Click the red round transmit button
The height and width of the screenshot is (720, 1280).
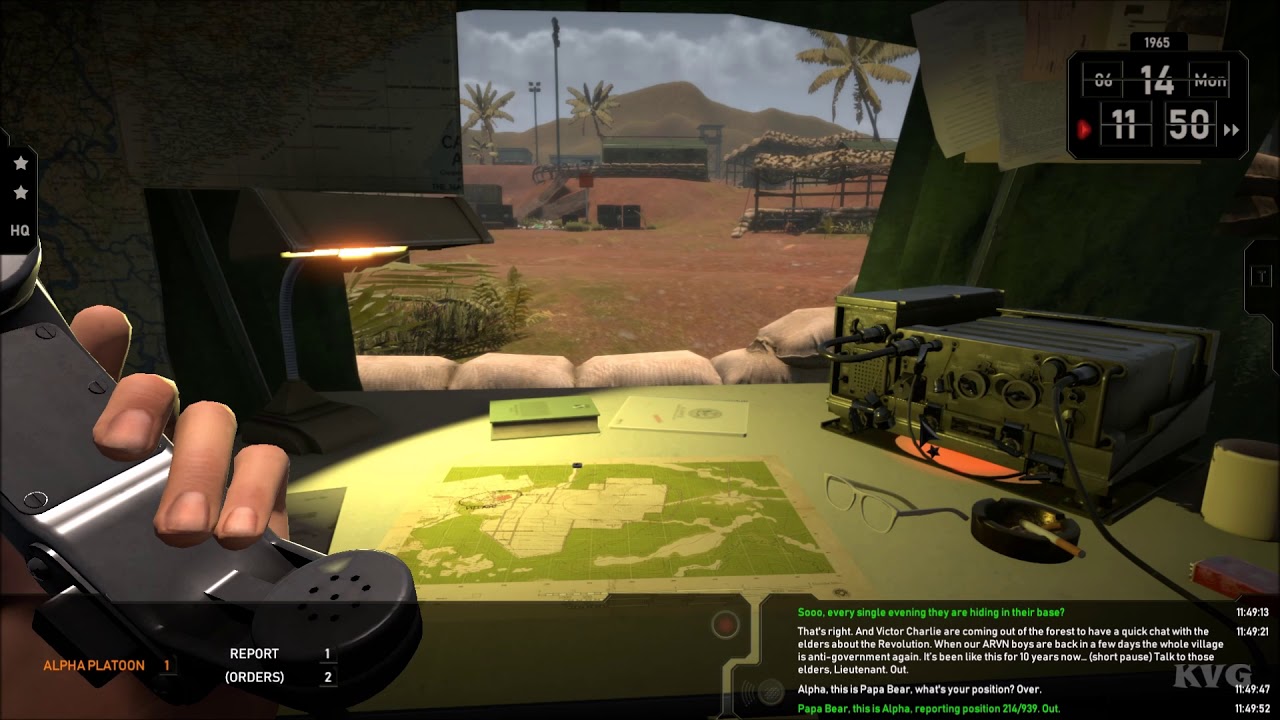tap(725, 626)
